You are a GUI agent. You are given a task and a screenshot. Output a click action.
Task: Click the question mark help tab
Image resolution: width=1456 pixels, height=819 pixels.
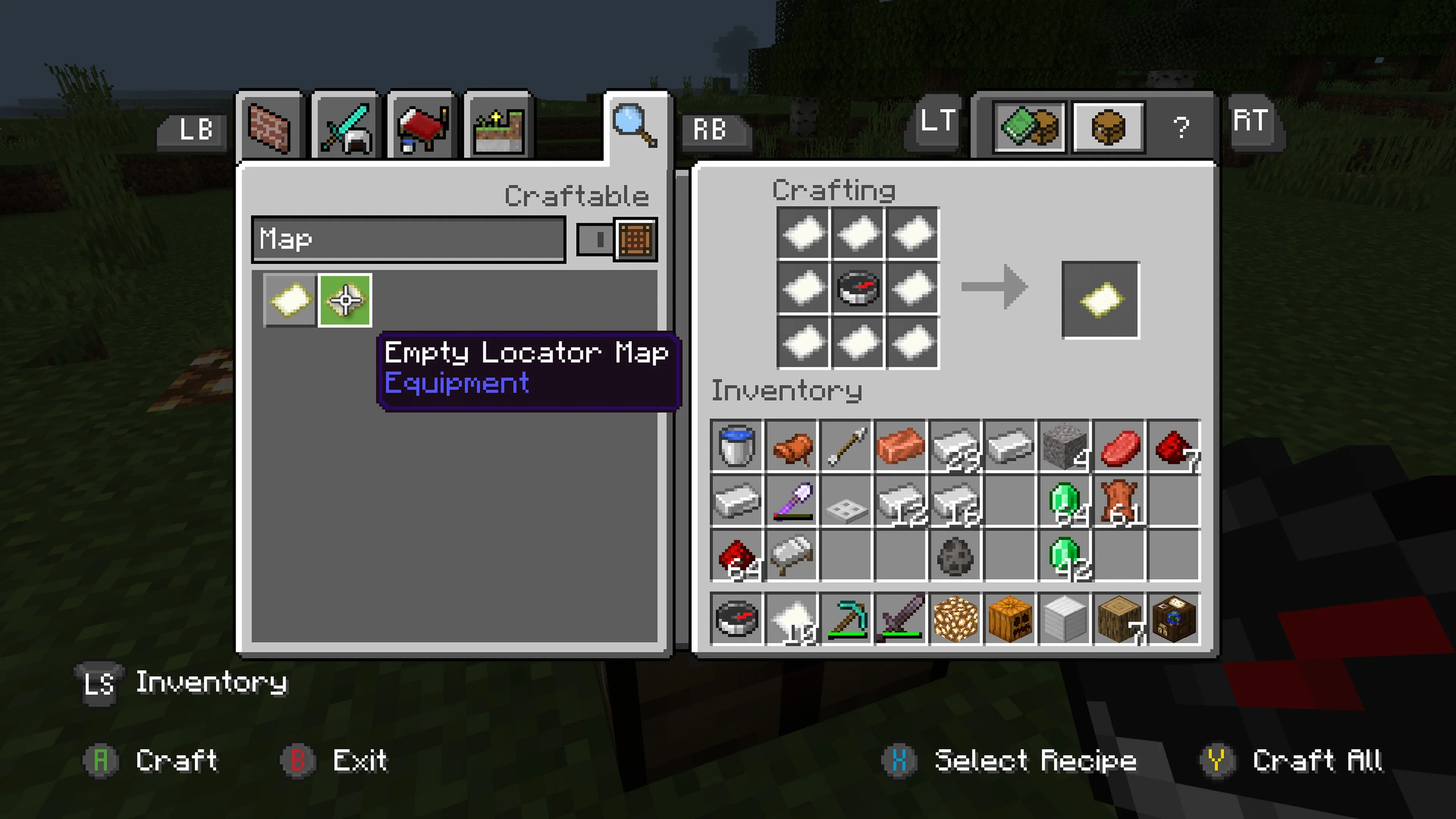click(1182, 128)
